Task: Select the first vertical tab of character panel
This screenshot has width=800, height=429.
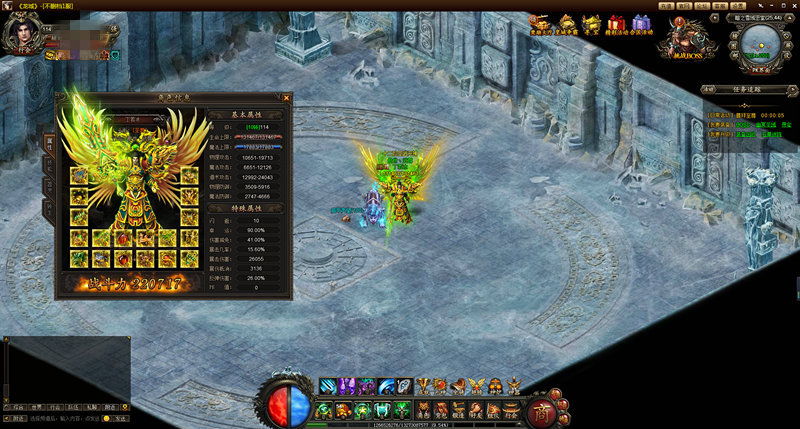Action: pyautogui.click(x=49, y=142)
